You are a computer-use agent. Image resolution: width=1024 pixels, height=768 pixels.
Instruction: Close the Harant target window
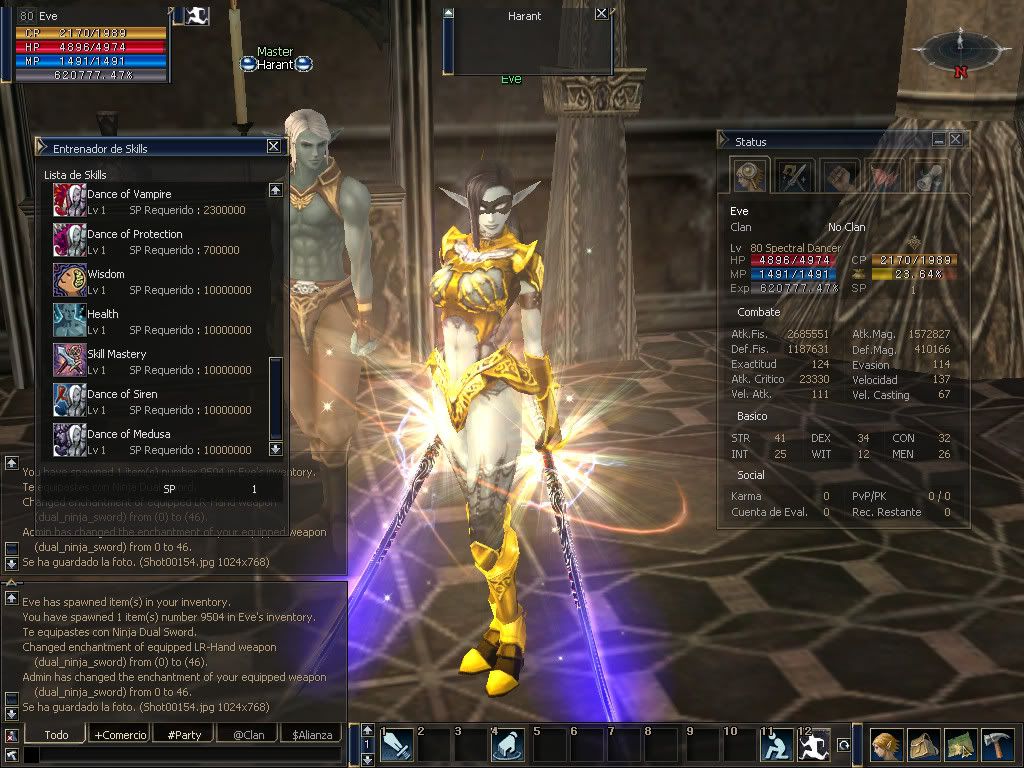coord(600,14)
